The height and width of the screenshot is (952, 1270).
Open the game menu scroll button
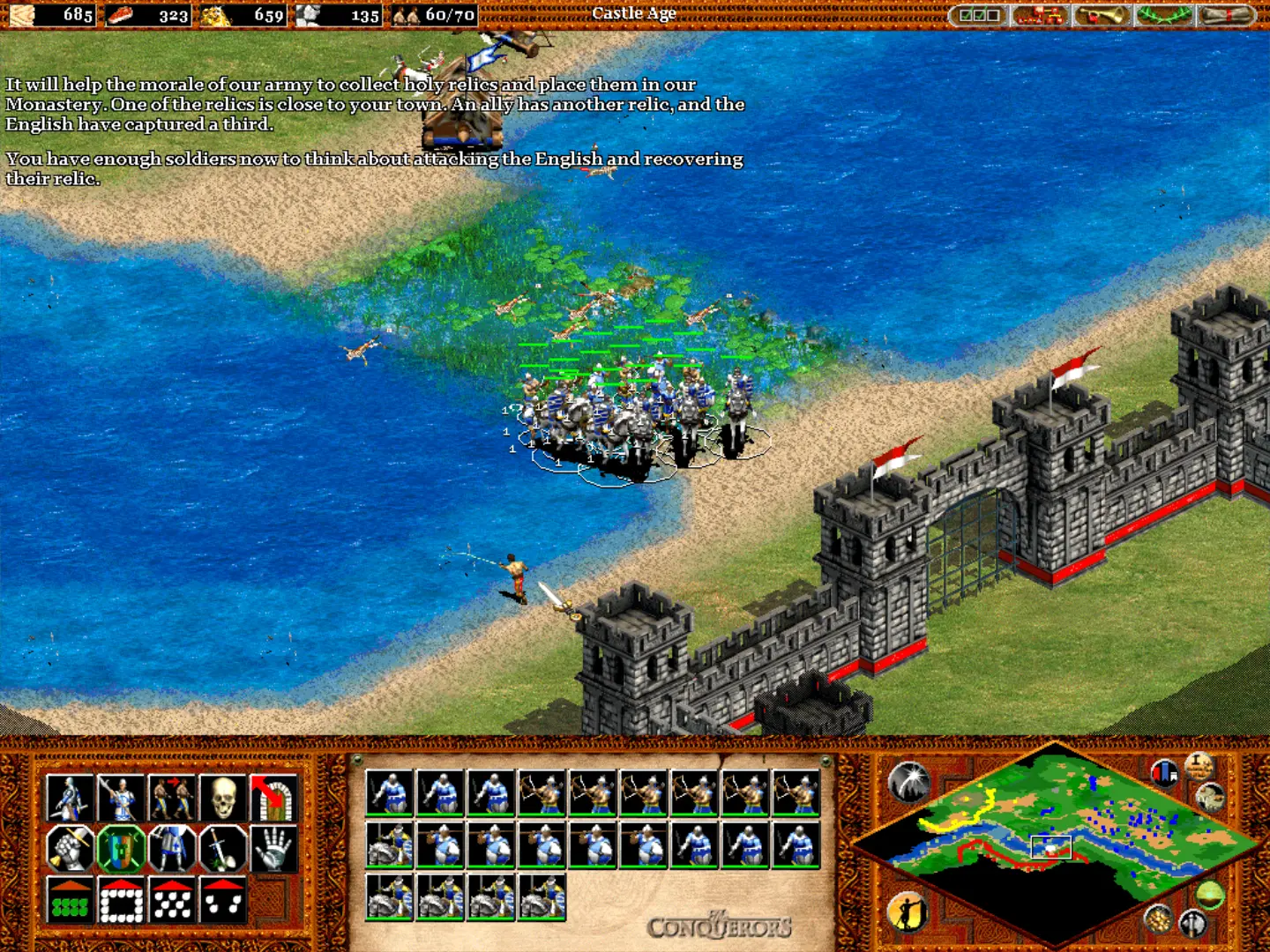1225,15
